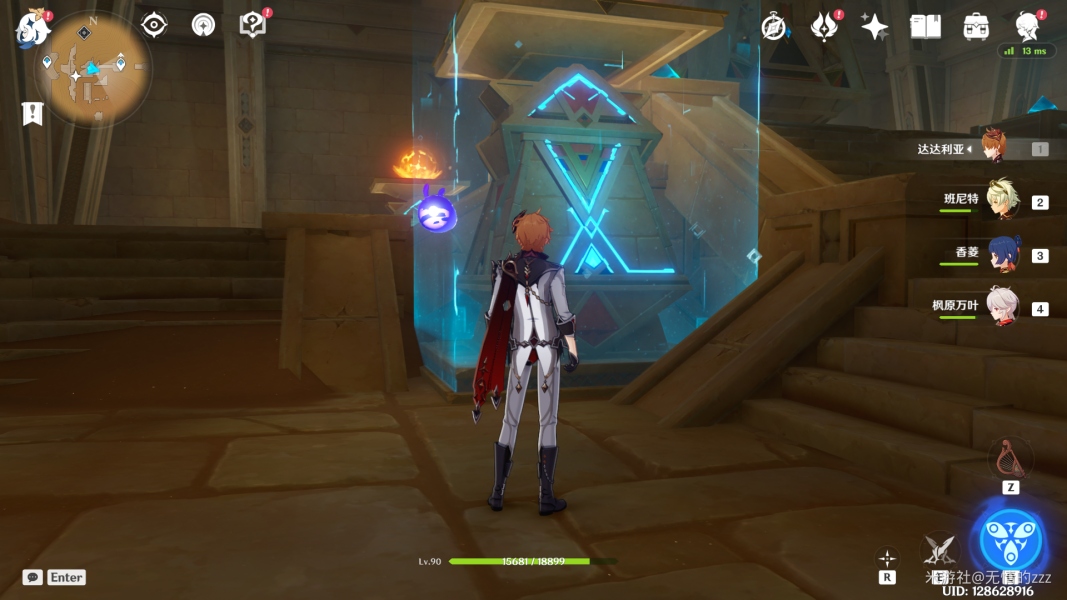Screen dimensions: 1067x600
Task: Click the four-point star icon labeled R
Action: [887, 558]
